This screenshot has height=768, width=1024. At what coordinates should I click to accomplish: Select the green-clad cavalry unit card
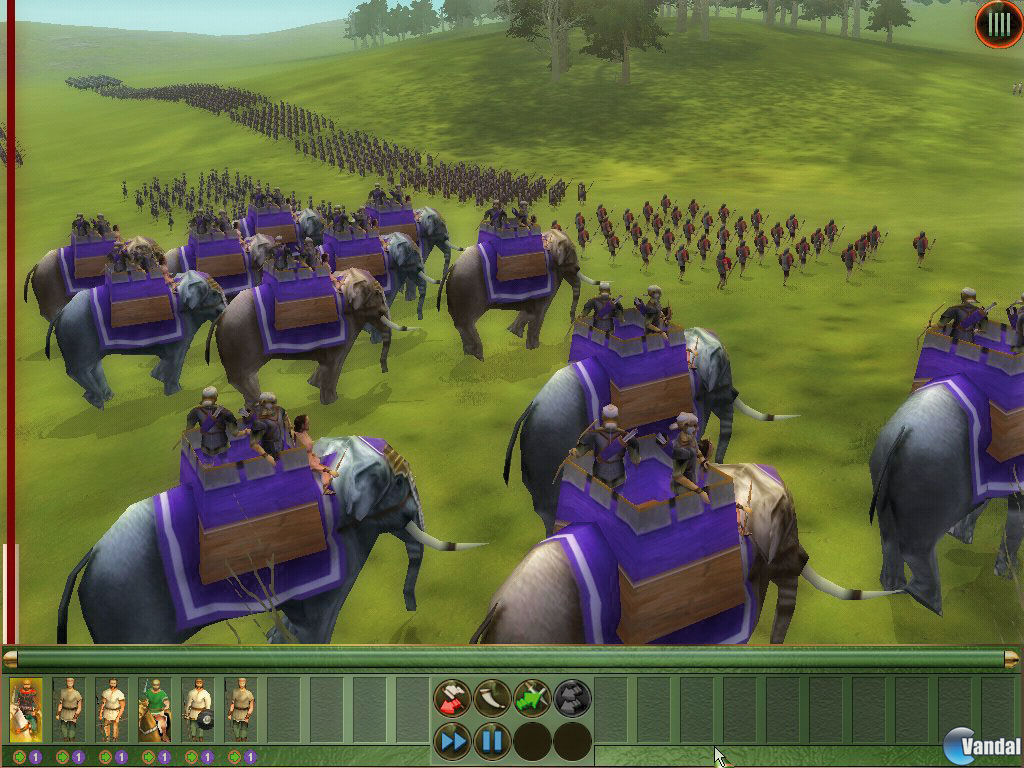(154, 709)
